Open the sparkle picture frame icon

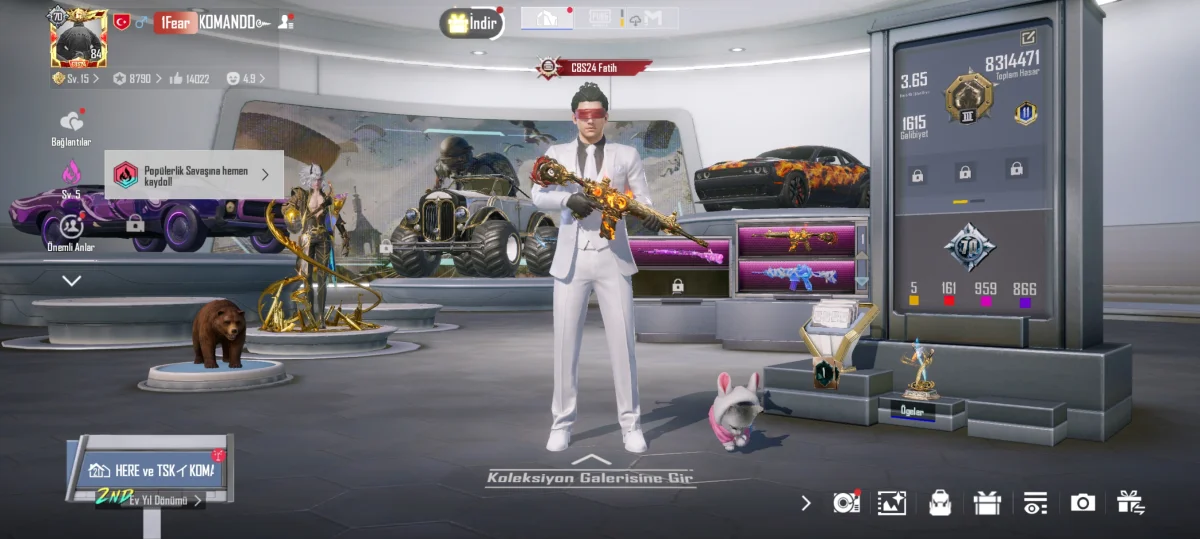(x=891, y=503)
